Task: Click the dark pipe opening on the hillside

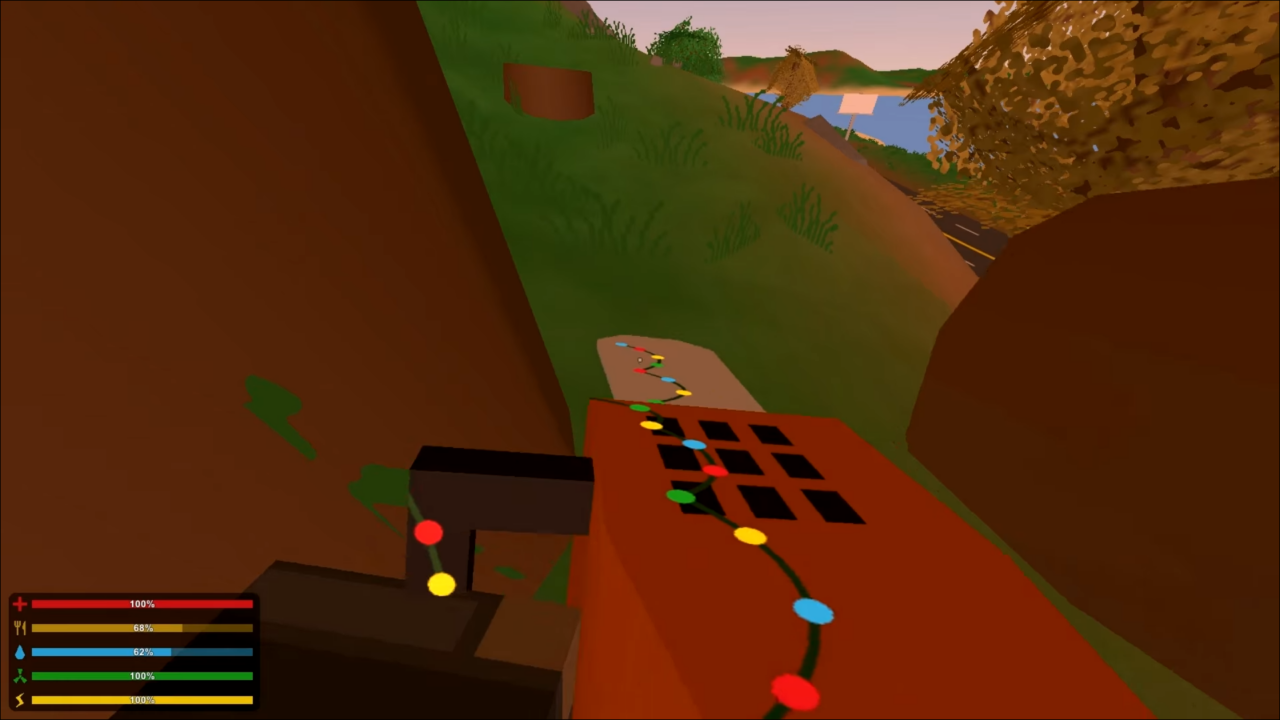Action: [x=548, y=90]
